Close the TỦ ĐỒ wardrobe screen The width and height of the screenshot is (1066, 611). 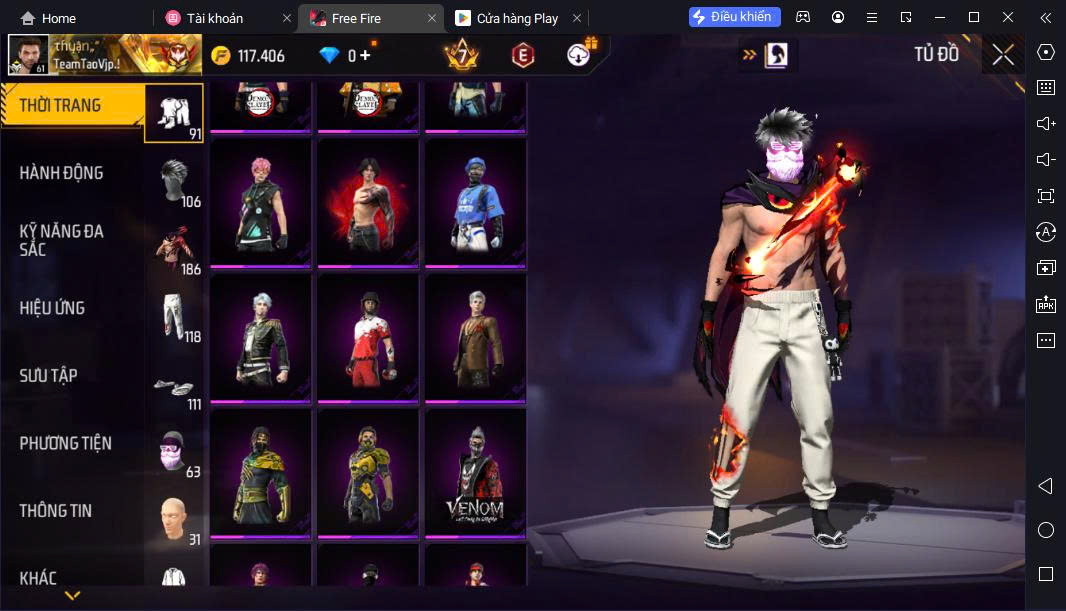click(1003, 55)
